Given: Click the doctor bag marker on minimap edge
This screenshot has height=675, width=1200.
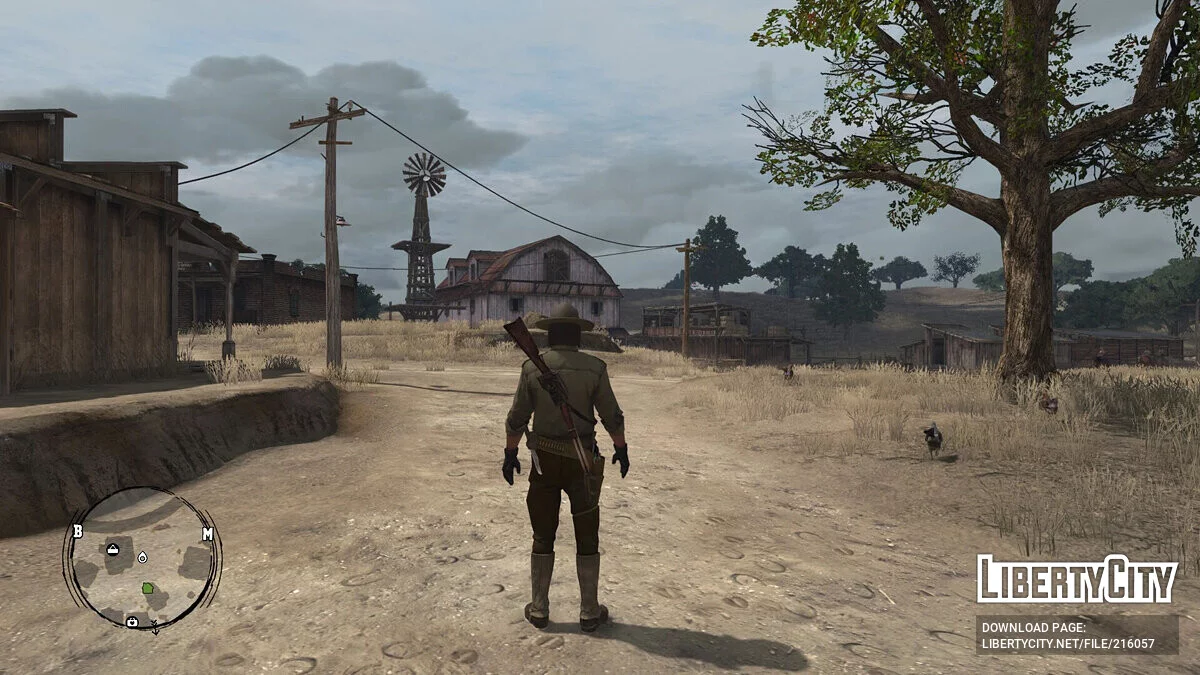Looking at the screenshot, I should (132, 621).
